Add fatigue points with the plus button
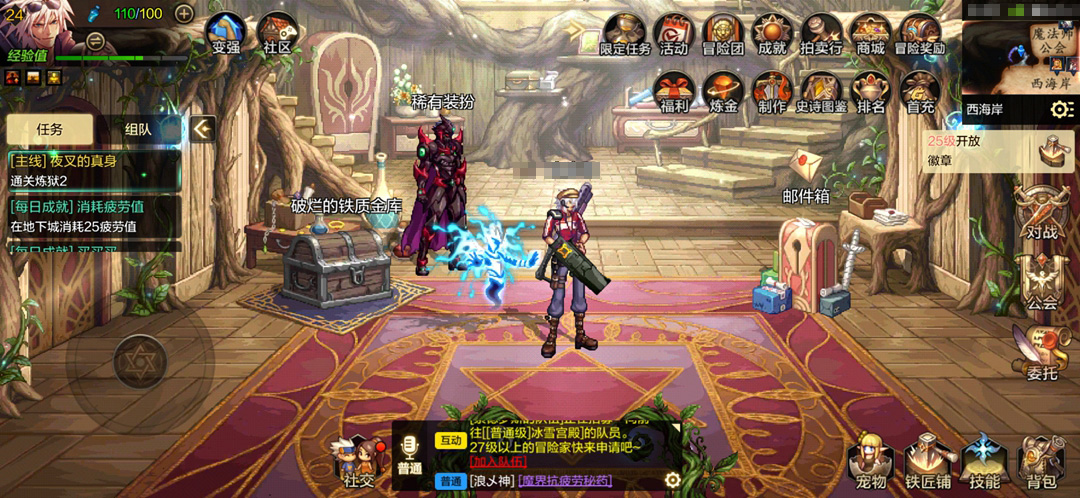The height and width of the screenshot is (498, 1080). tap(184, 13)
